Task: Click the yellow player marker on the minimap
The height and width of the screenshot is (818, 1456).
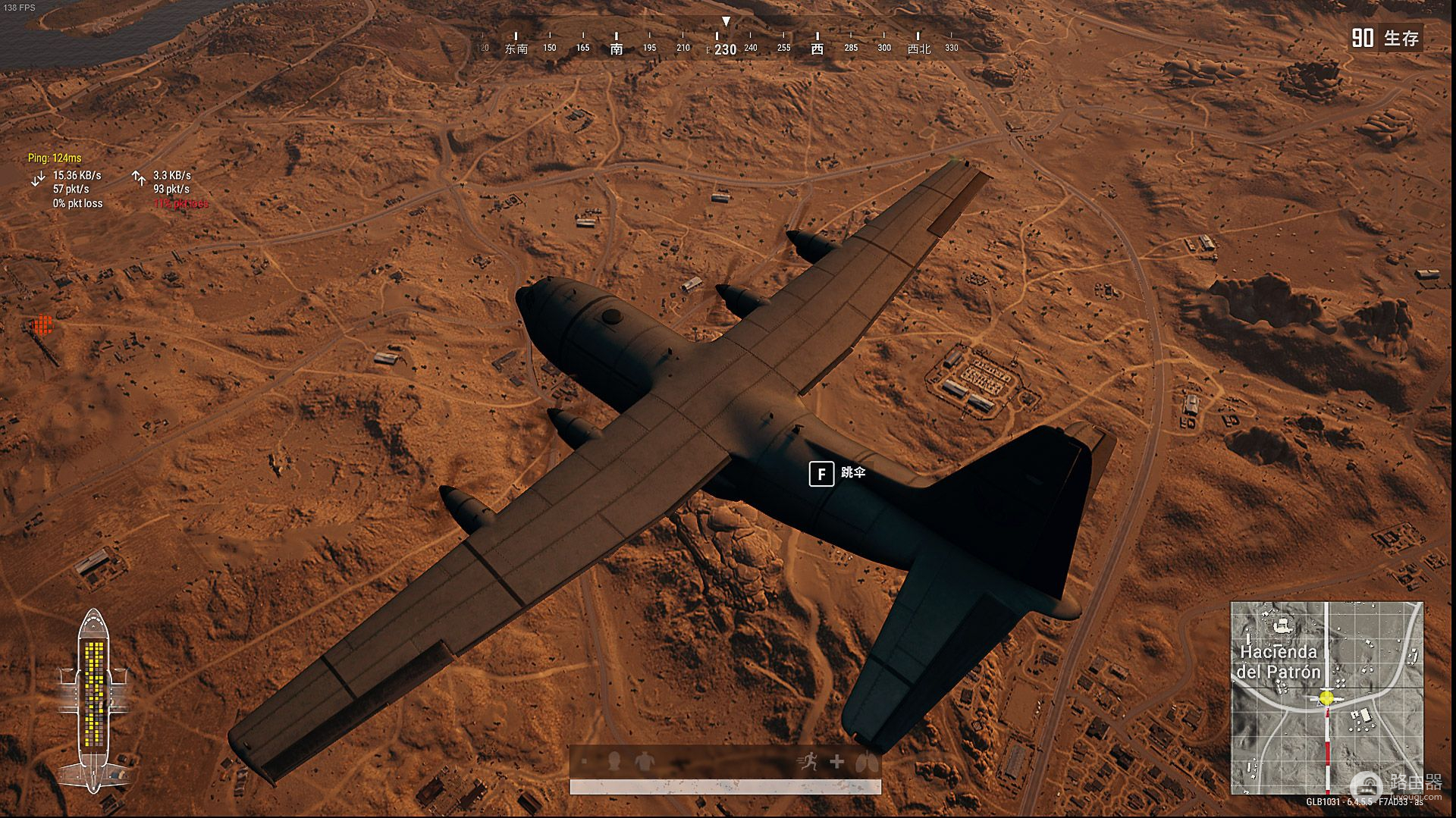Action: 1326,697
